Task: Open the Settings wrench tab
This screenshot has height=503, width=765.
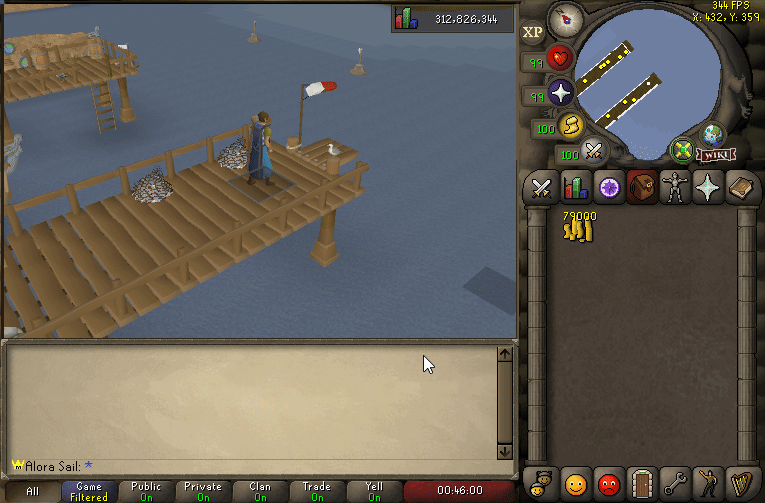Action: (x=675, y=485)
